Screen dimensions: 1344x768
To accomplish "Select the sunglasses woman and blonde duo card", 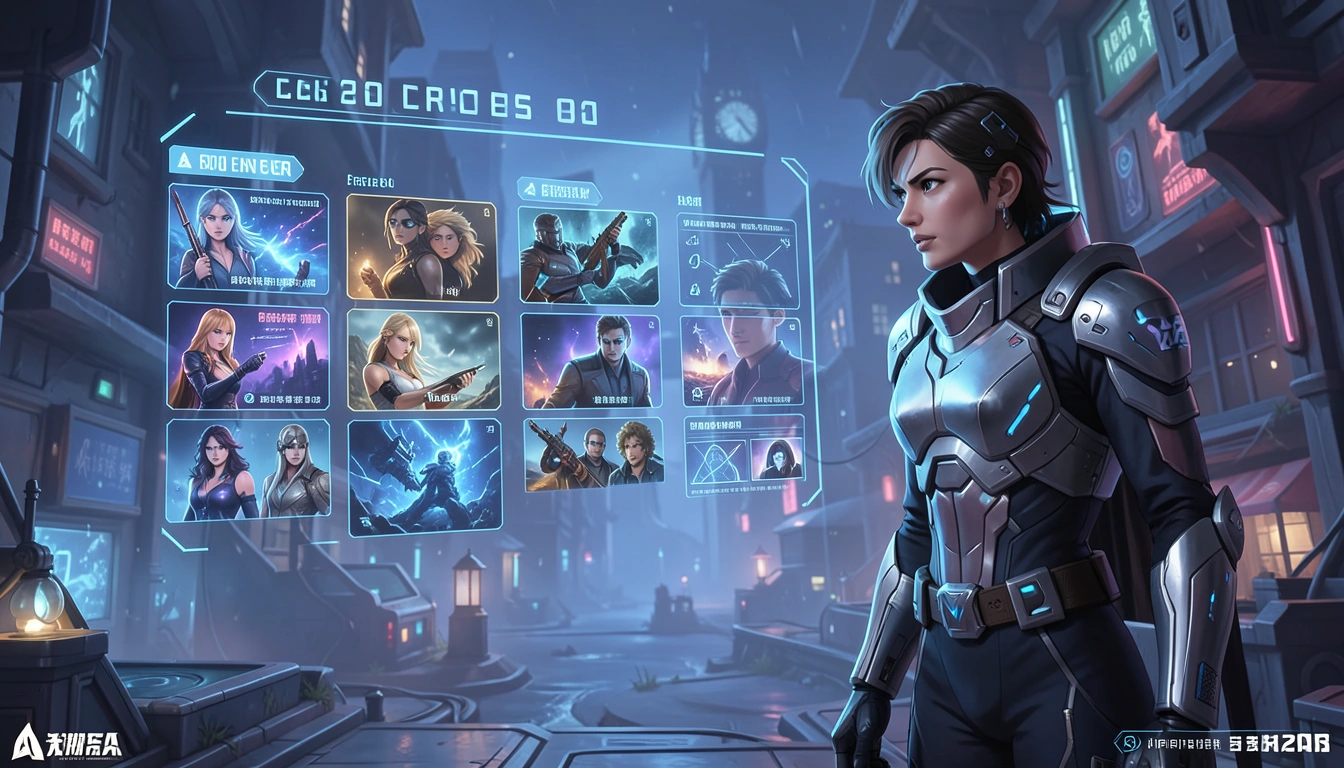I will coord(422,248).
